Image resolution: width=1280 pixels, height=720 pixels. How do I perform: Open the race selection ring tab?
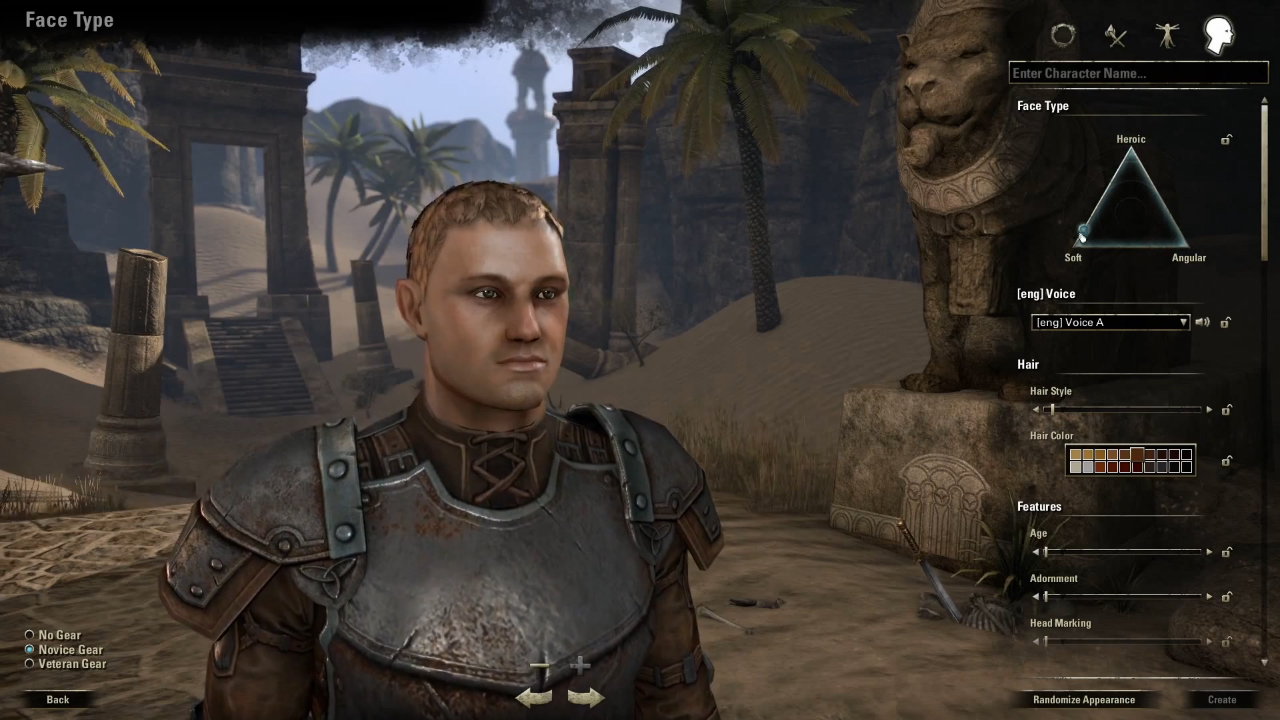click(1063, 36)
